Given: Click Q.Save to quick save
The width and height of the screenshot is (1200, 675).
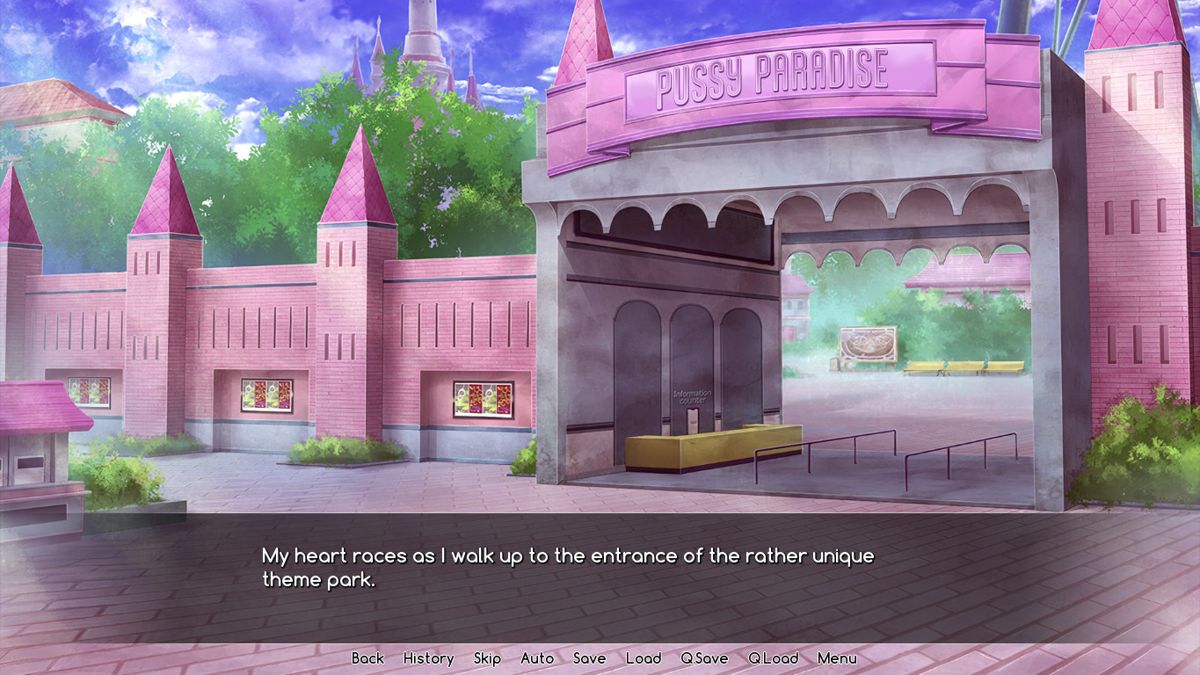Looking at the screenshot, I should pyautogui.click(x=704, y=658).
